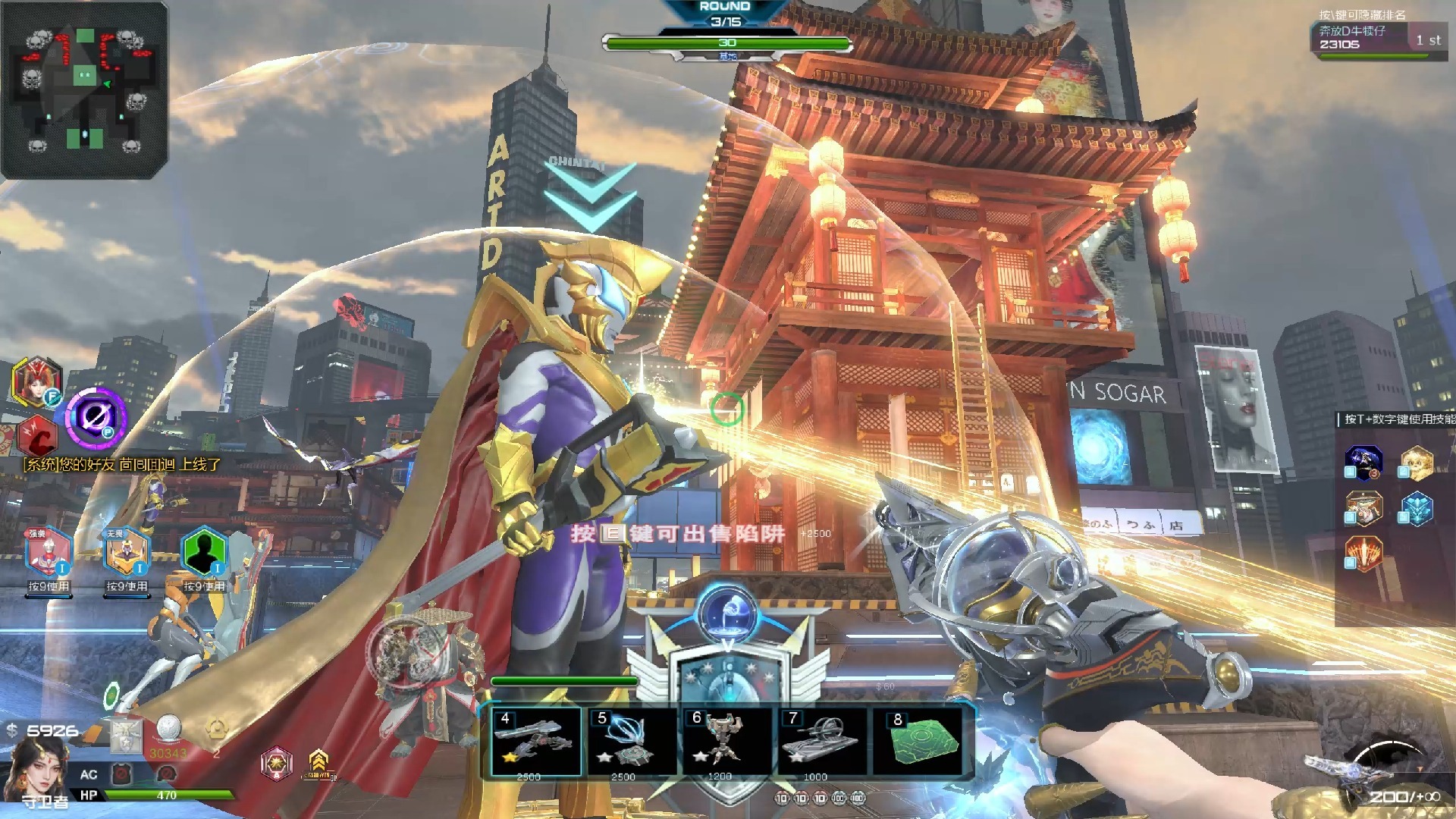This screenshot has height=819, width=1456.
Task: Pick trap slot 7 gyro cannon platform
Action: (820, 742)
